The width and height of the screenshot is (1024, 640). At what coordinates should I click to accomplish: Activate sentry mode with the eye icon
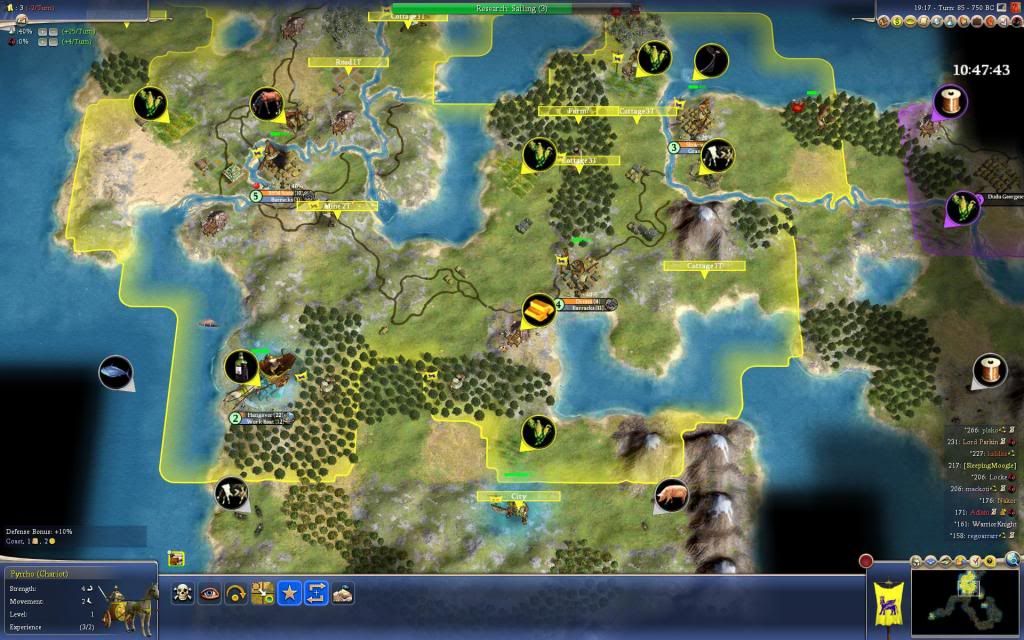pyautogui.click(x=210, y=593)
